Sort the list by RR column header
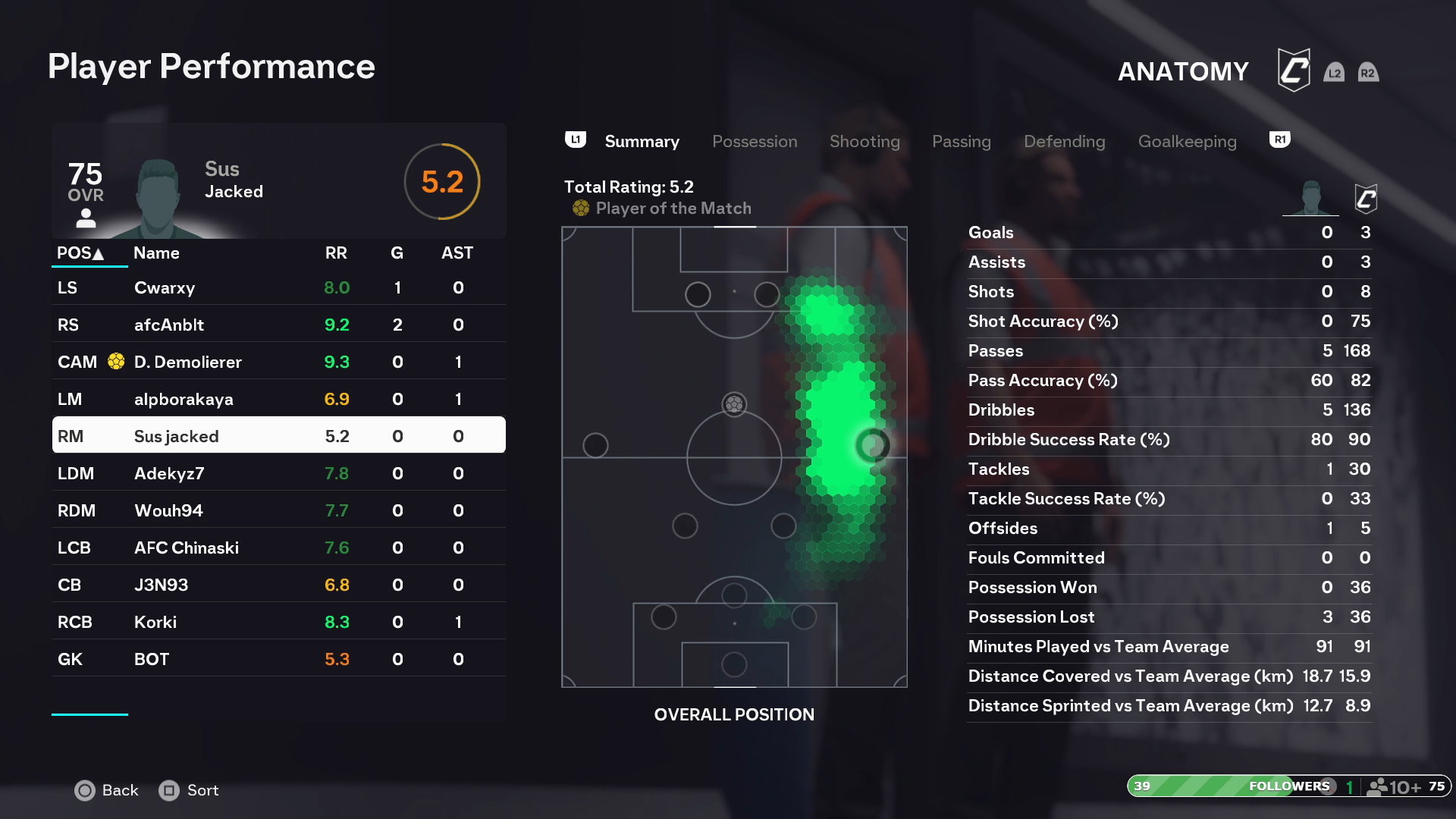The image size is (1456, 819). tap(336, 253)
